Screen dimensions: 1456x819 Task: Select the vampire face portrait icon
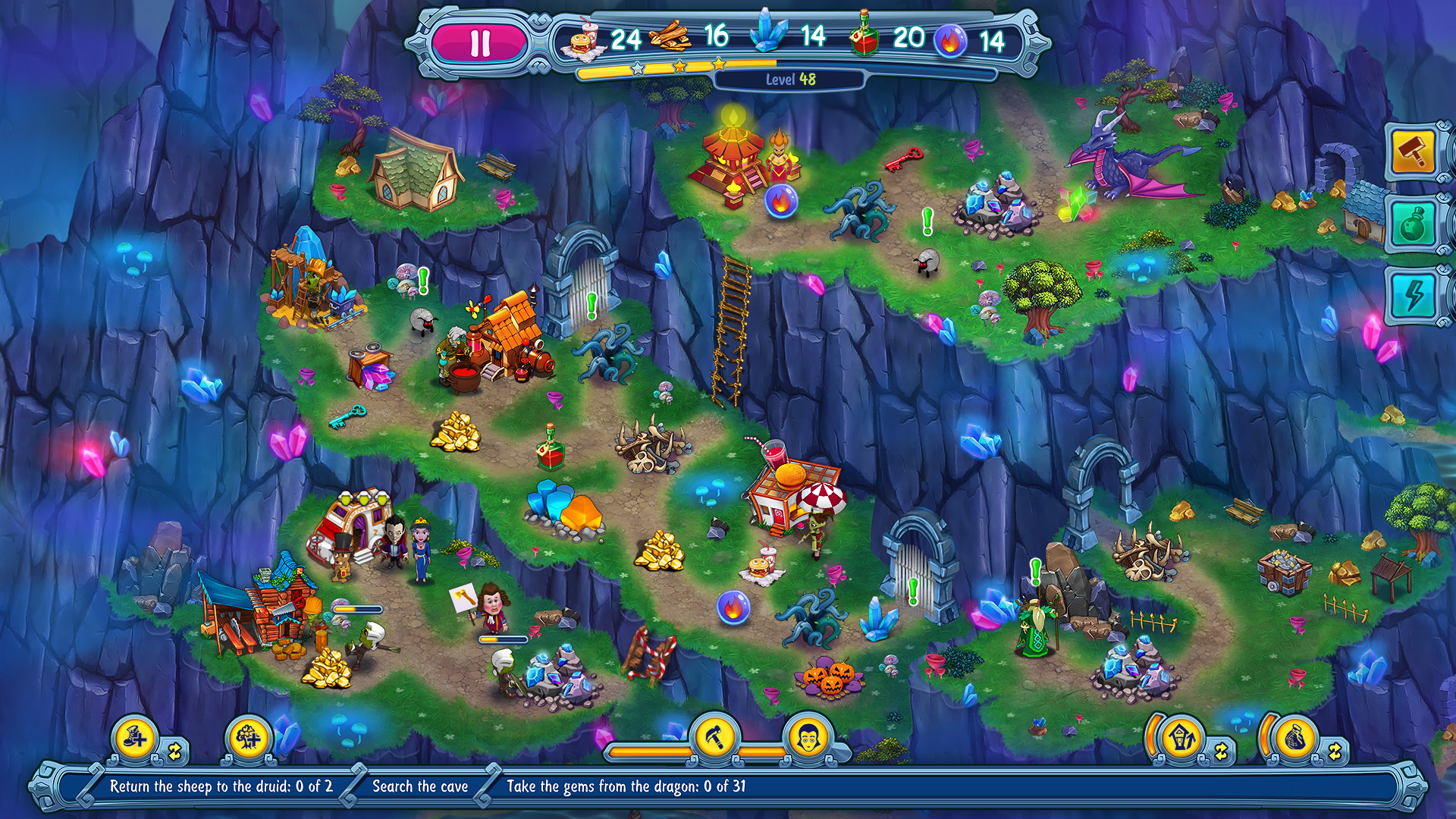pos(808,736)
